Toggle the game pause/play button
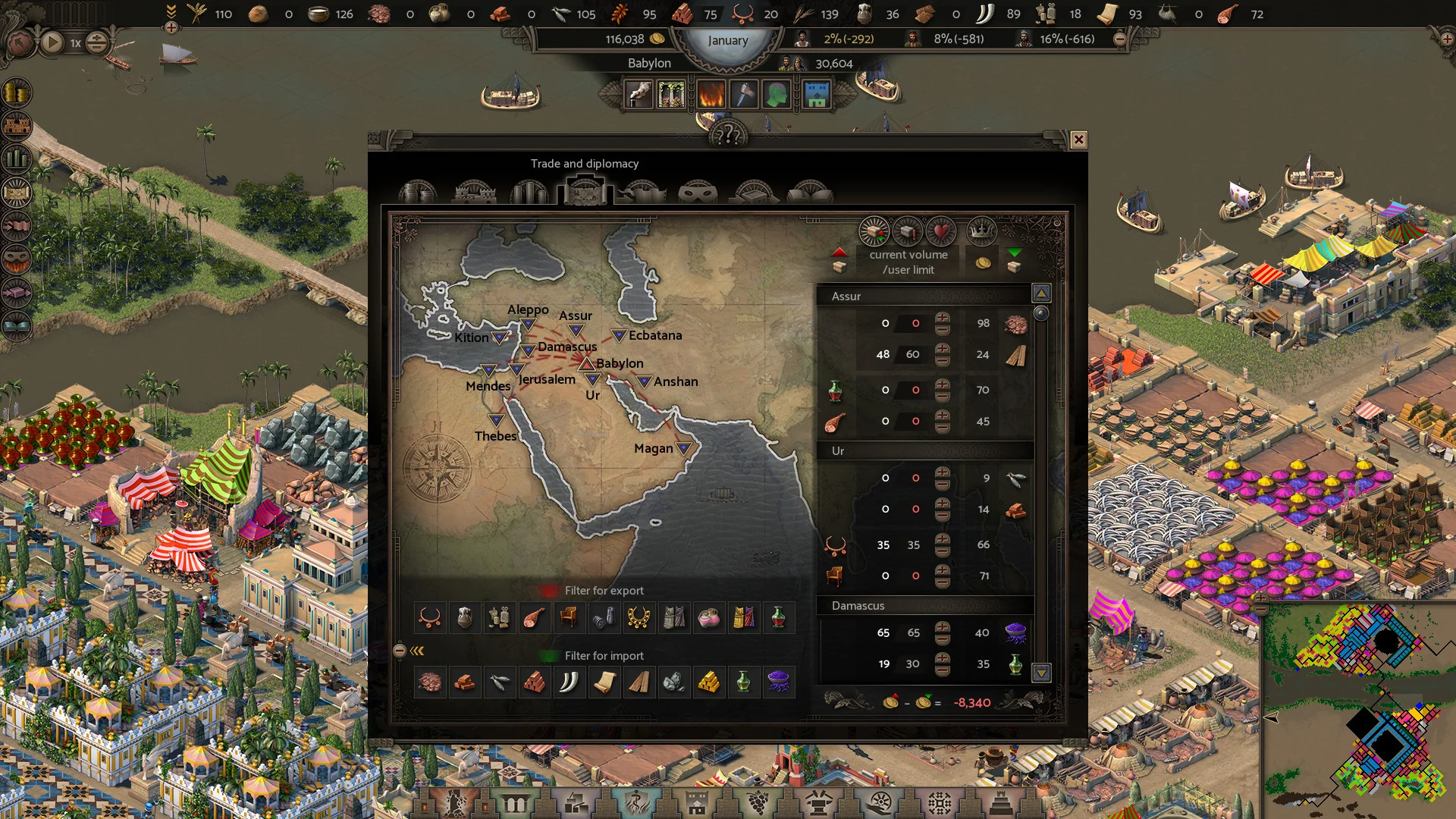 (x=52, y=42)
